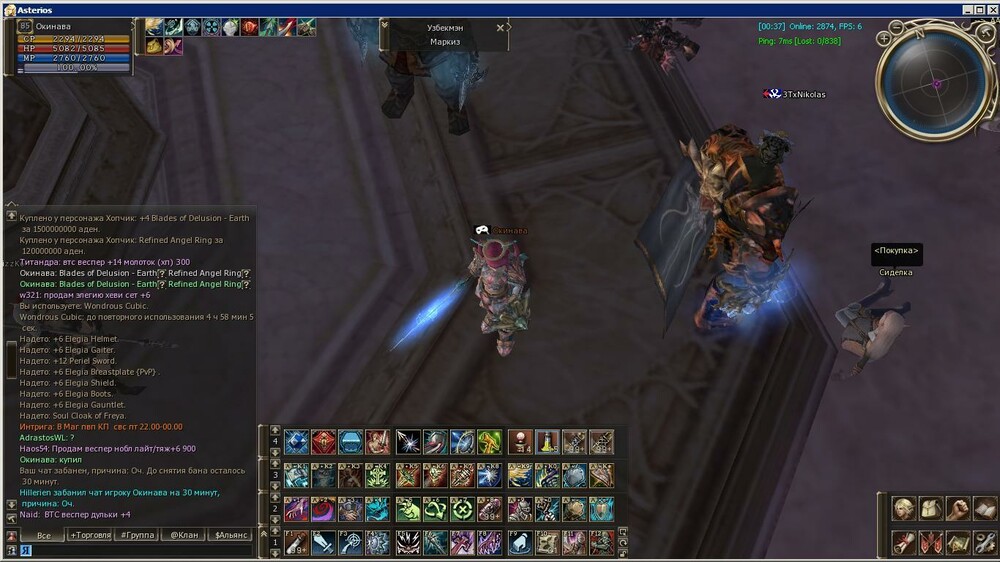Viewport: 1000px width, 562px height.
Task: Activate the green circled cross skill
Action: point(462,509)
